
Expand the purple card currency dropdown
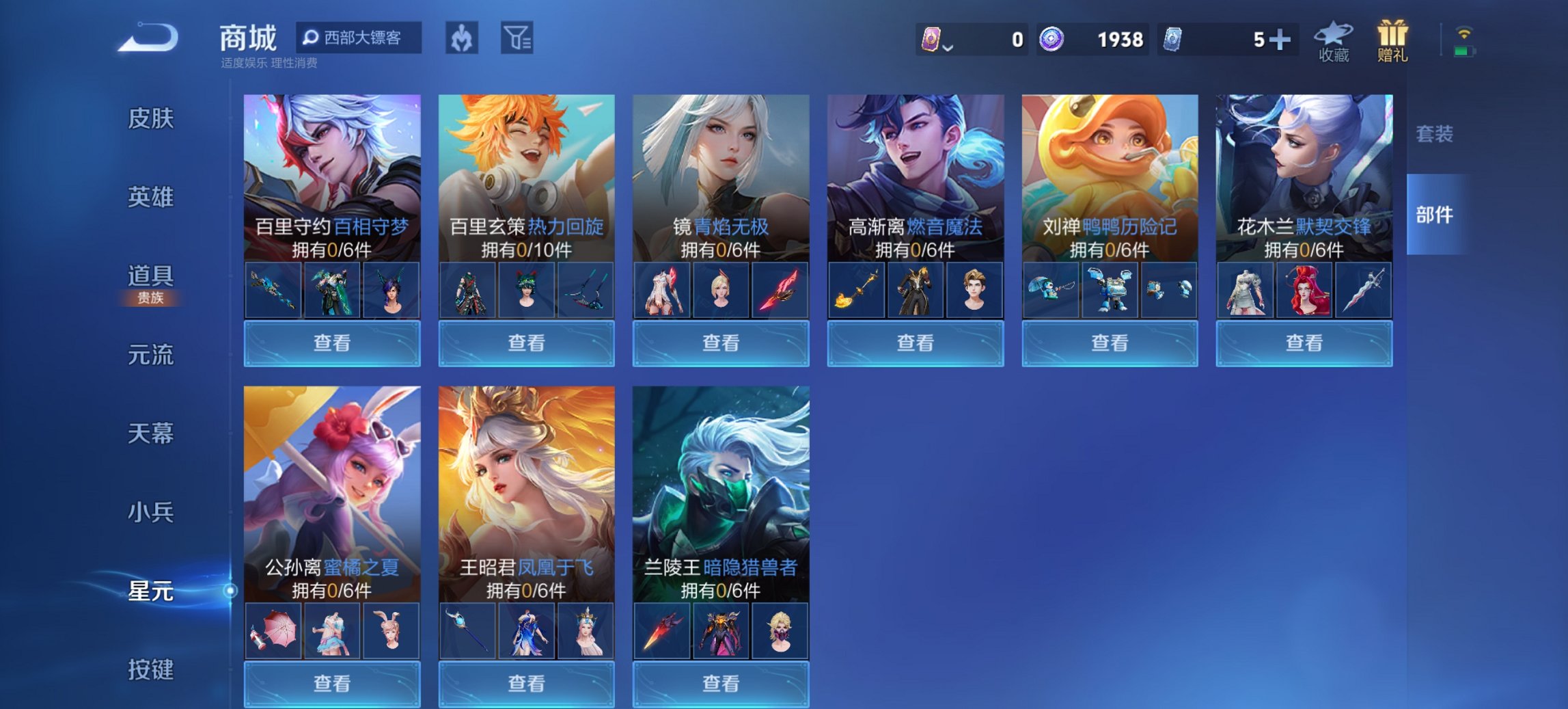[949, 46]
